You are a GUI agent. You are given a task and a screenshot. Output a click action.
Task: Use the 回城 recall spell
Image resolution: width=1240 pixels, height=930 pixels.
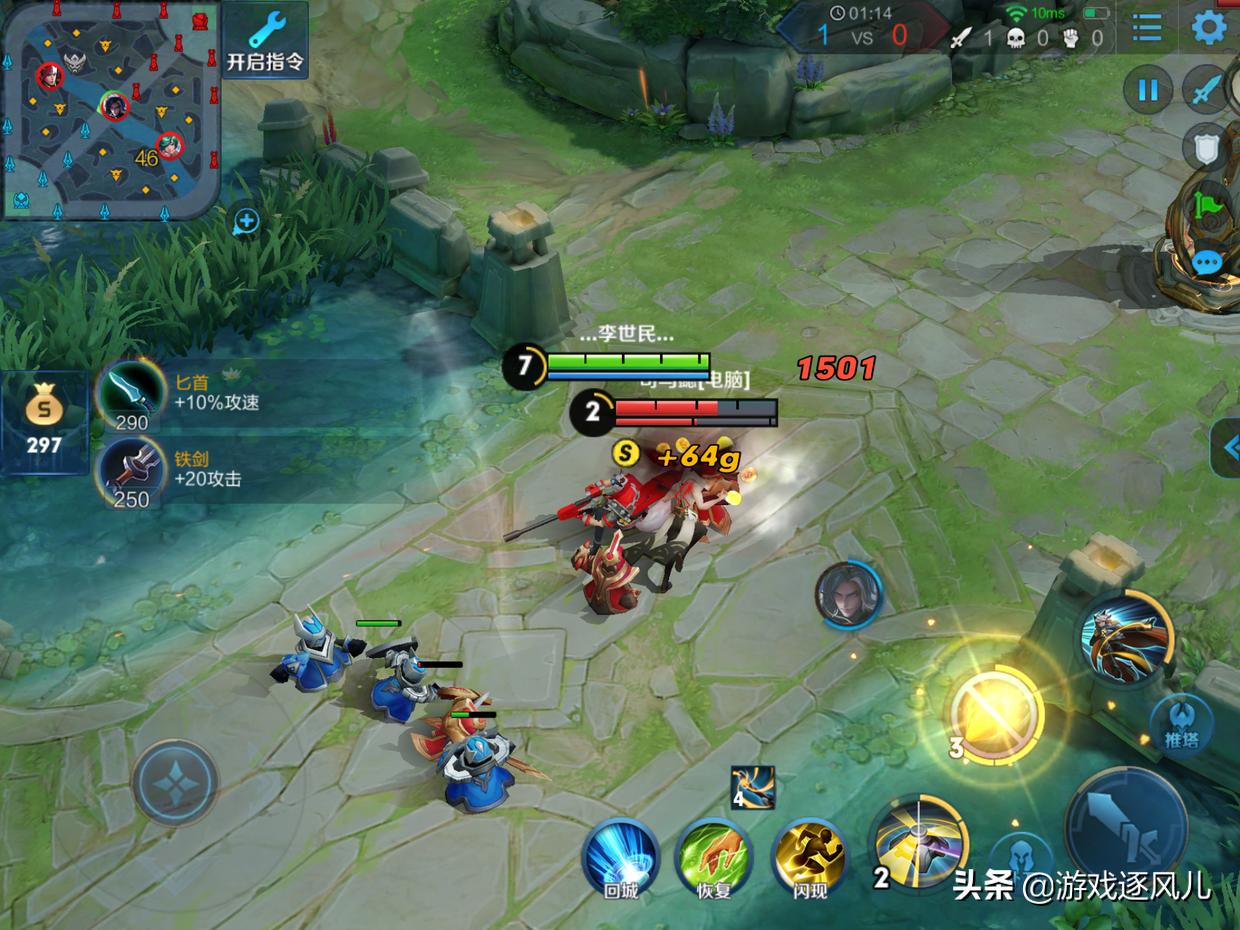pos(621,857)
